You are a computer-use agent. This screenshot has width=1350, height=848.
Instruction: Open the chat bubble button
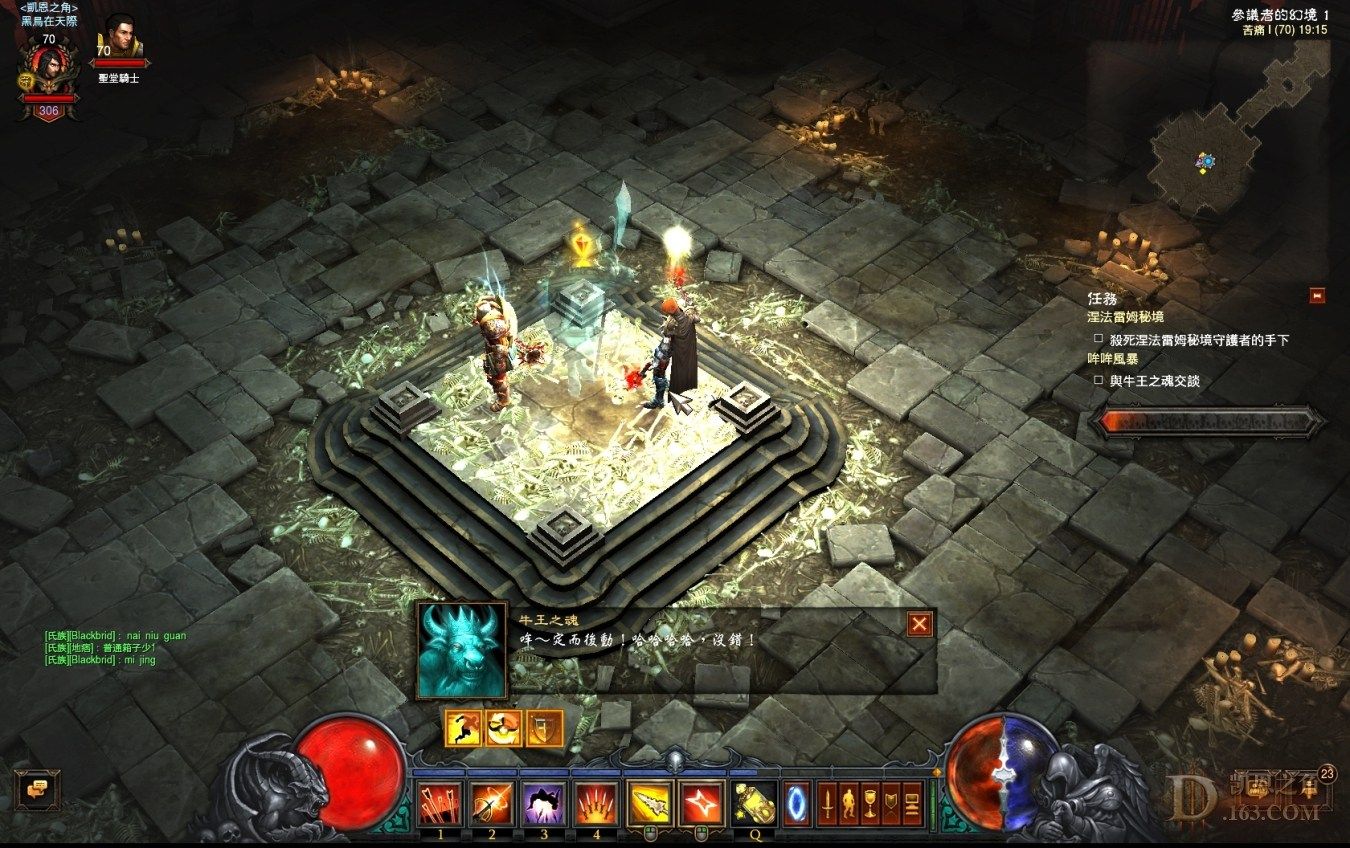(x=38, y=788)
